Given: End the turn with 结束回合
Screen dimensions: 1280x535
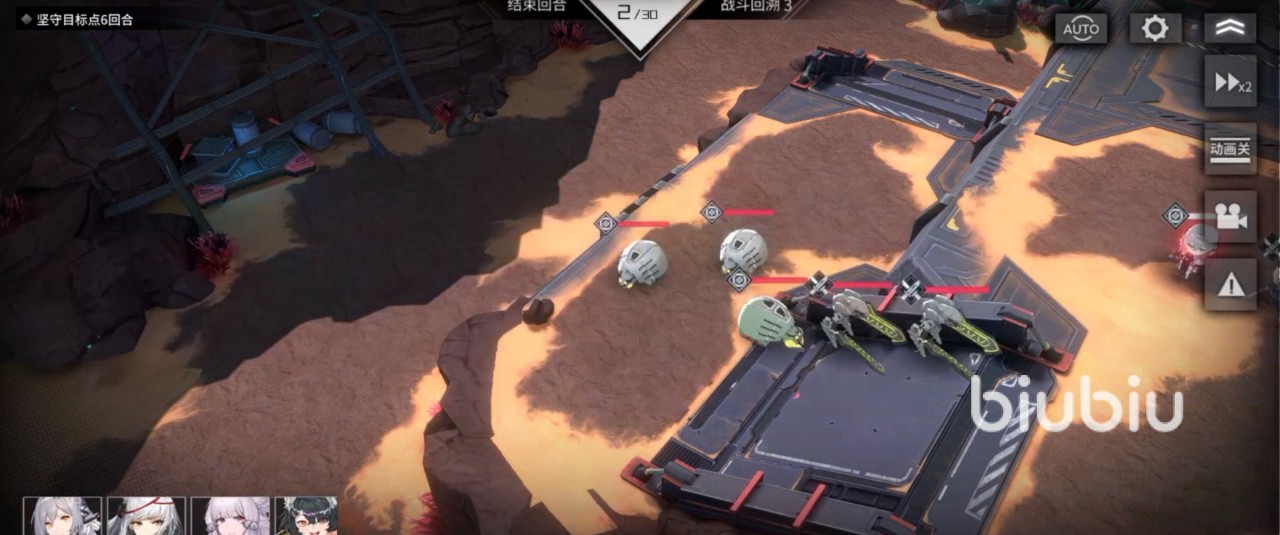Looking at the screenshot, I should pyautogui.click(x=537, y=6).
